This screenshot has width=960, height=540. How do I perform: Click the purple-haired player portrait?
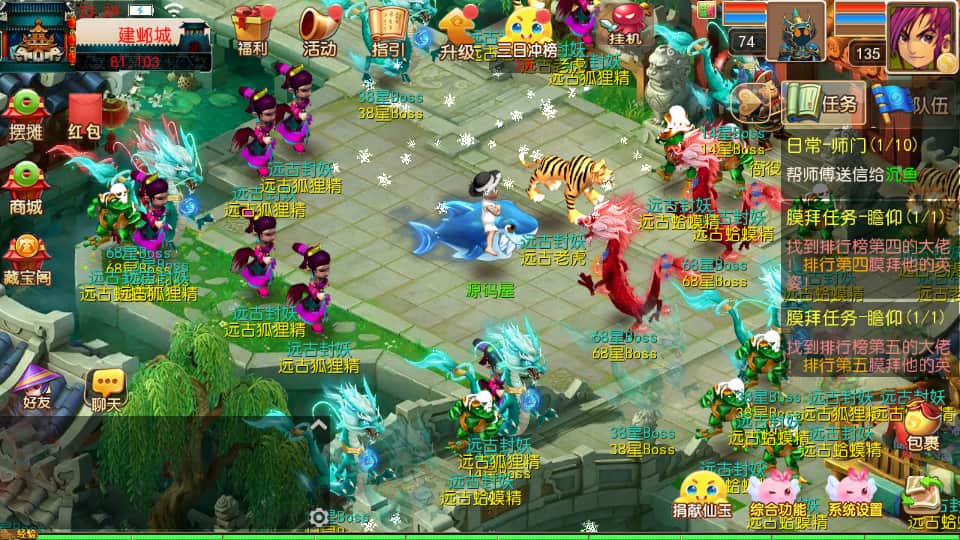(920, 36)
